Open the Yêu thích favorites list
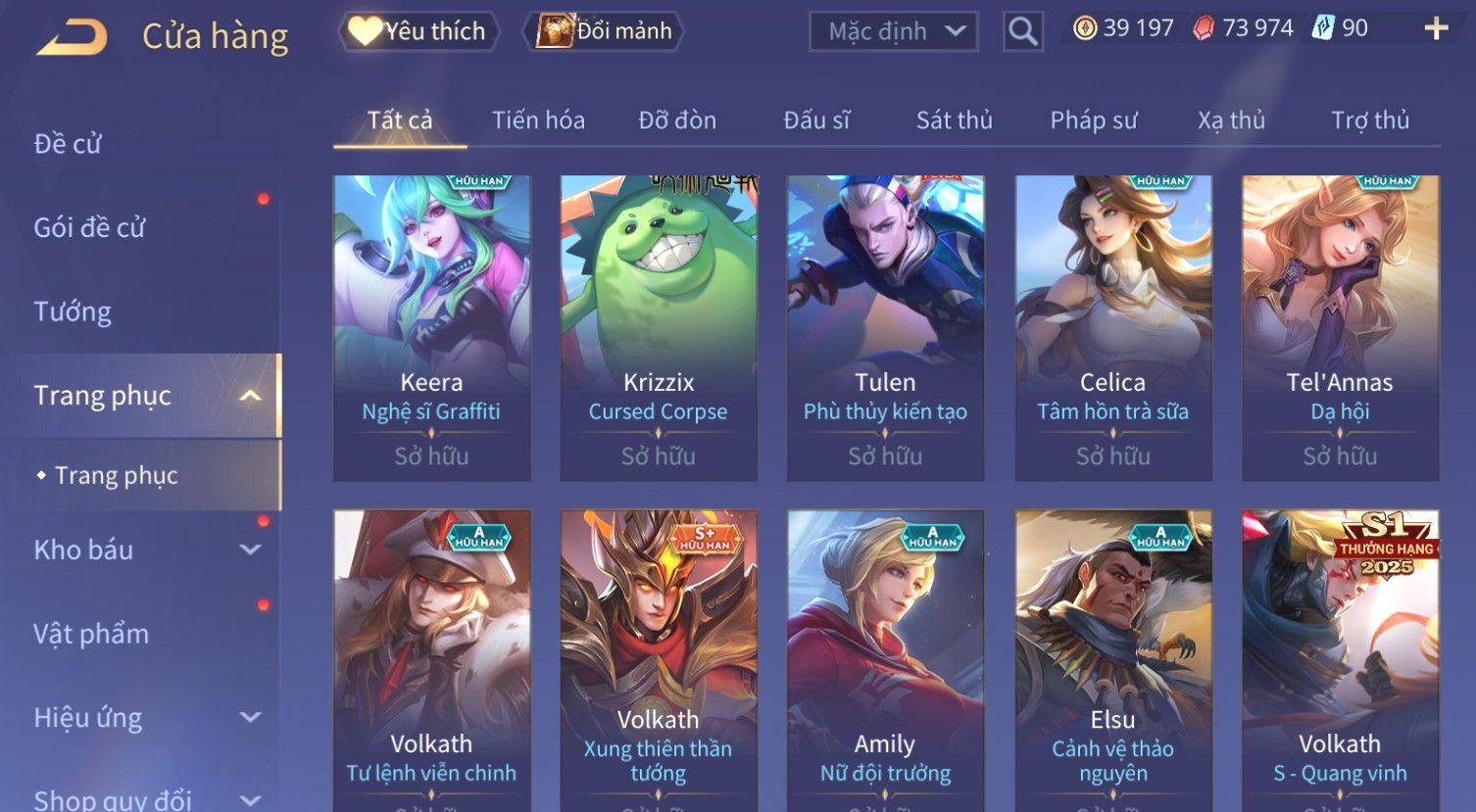The image size is (1476, 812). 418,31
